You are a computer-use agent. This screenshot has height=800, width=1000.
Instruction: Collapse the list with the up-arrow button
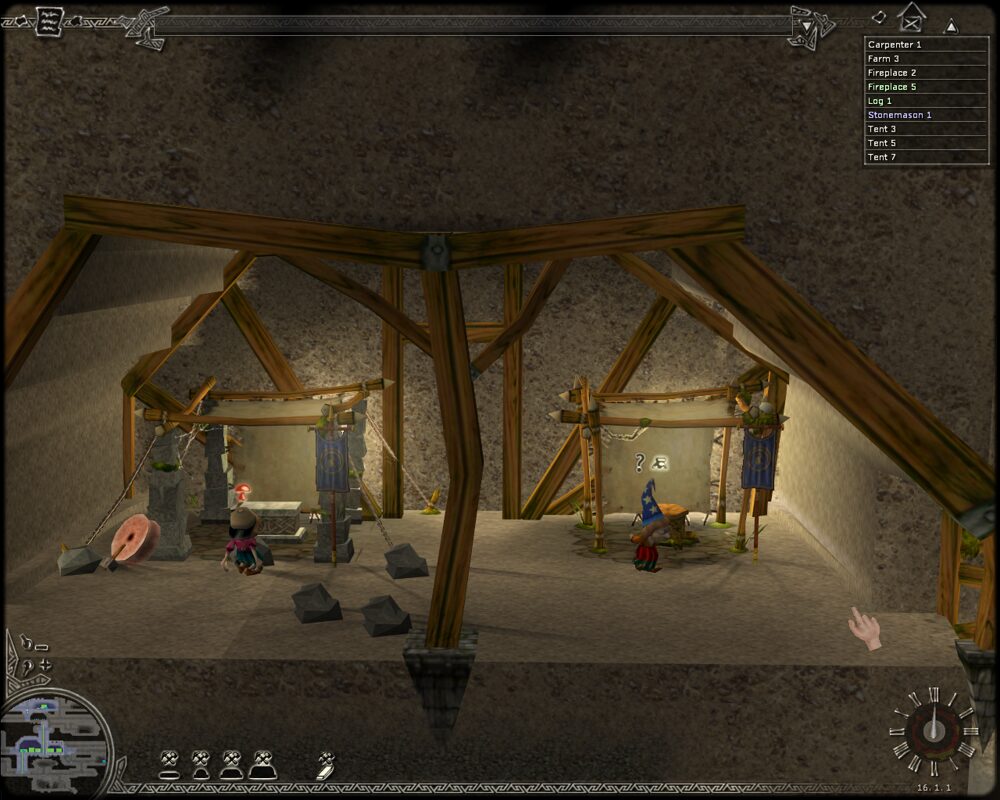click(951, 26)
